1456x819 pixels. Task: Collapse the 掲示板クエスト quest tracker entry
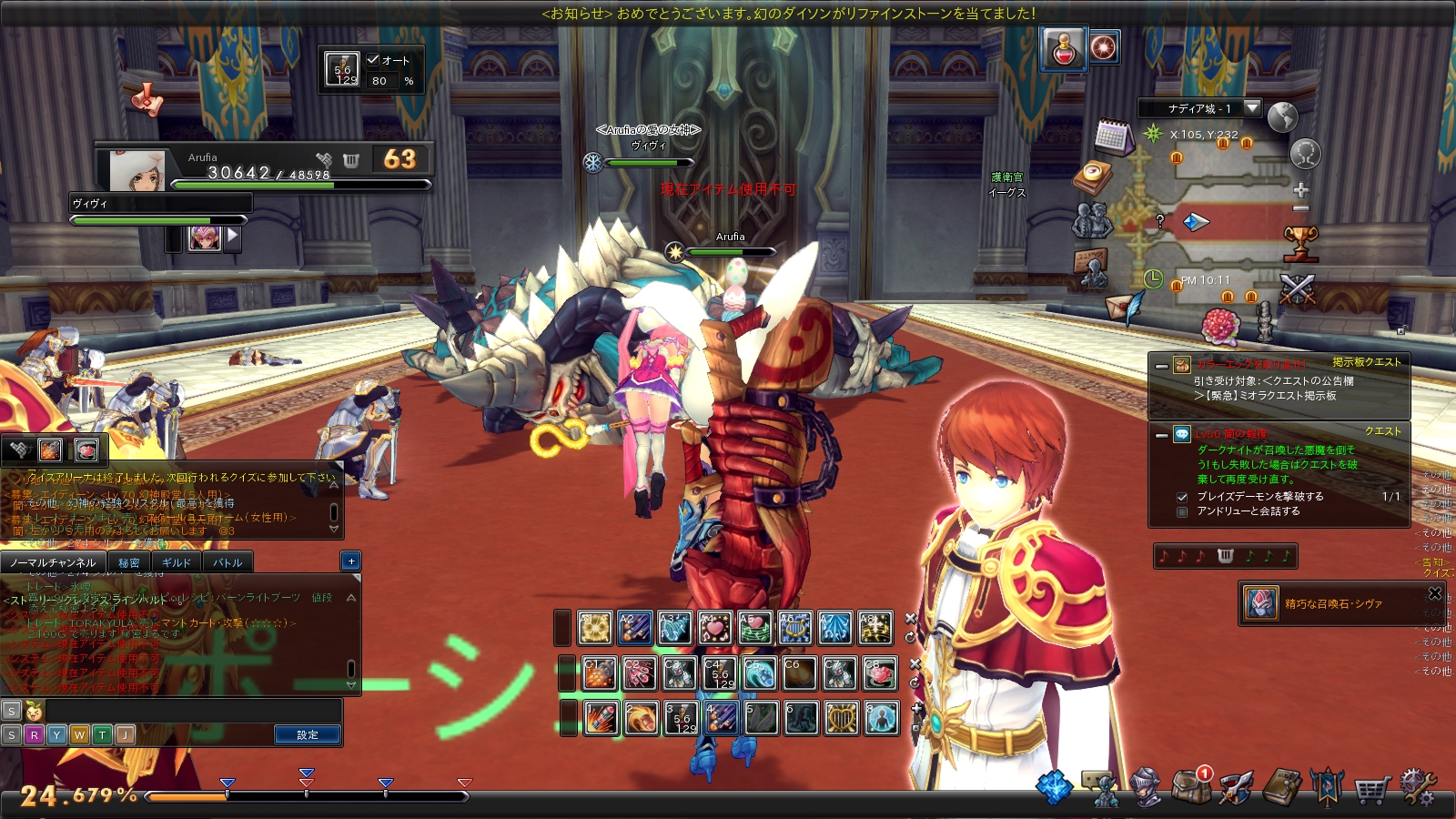(x=1161, y=366)
